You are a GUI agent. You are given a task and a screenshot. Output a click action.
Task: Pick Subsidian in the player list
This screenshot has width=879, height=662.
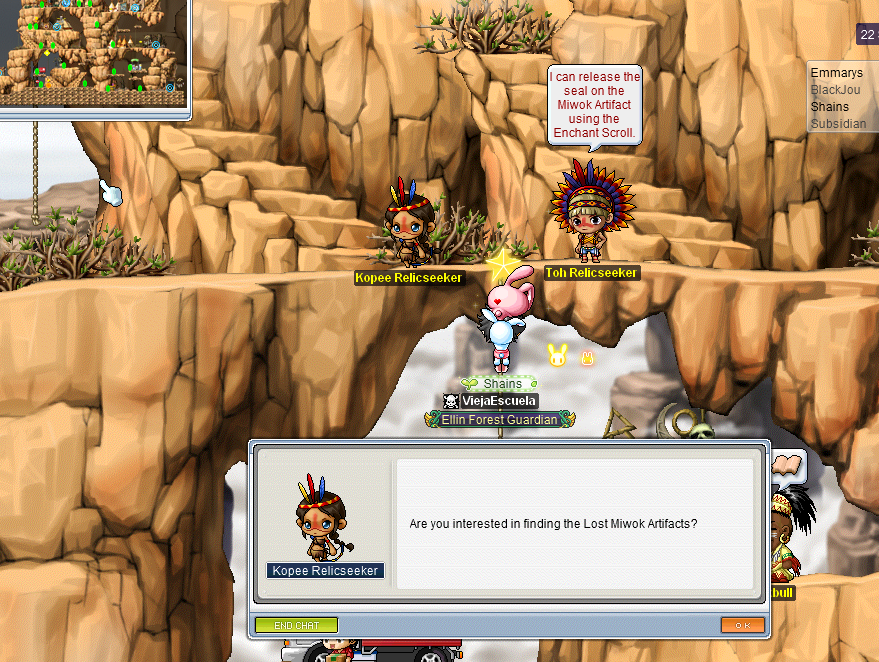(839, 124)
